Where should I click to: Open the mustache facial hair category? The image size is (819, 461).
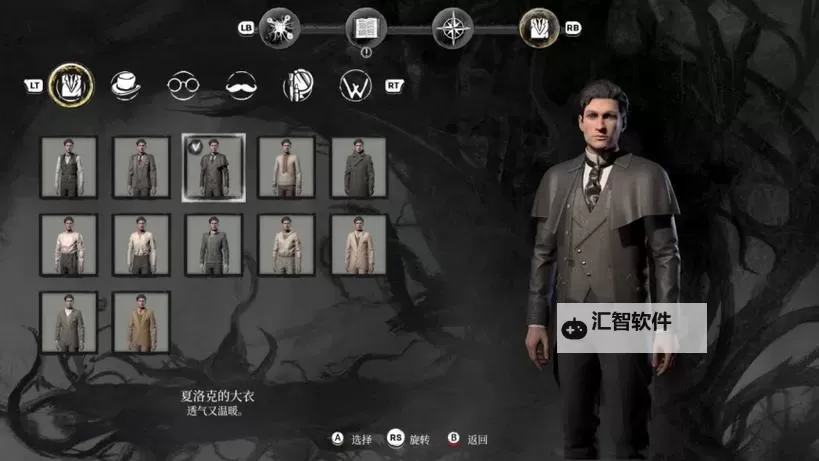click(242, 85)
